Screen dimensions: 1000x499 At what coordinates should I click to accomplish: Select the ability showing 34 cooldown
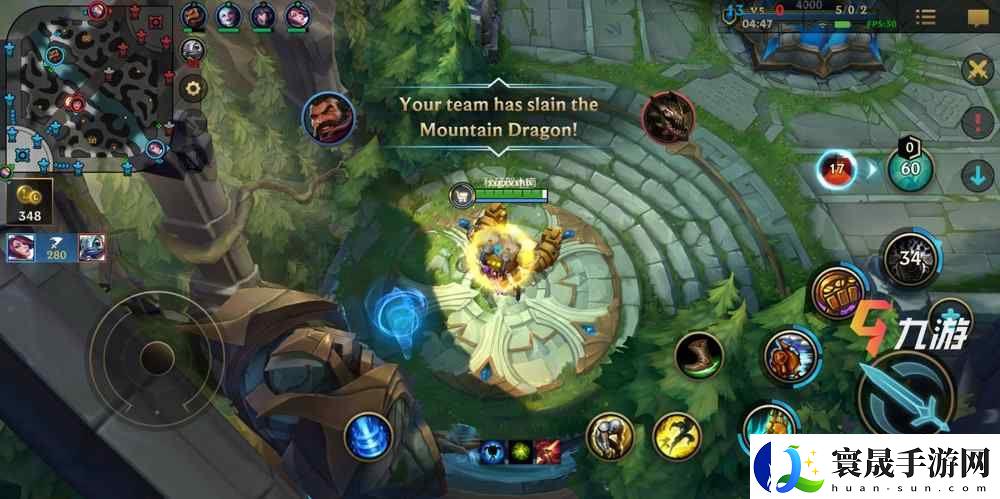[909, 259]
